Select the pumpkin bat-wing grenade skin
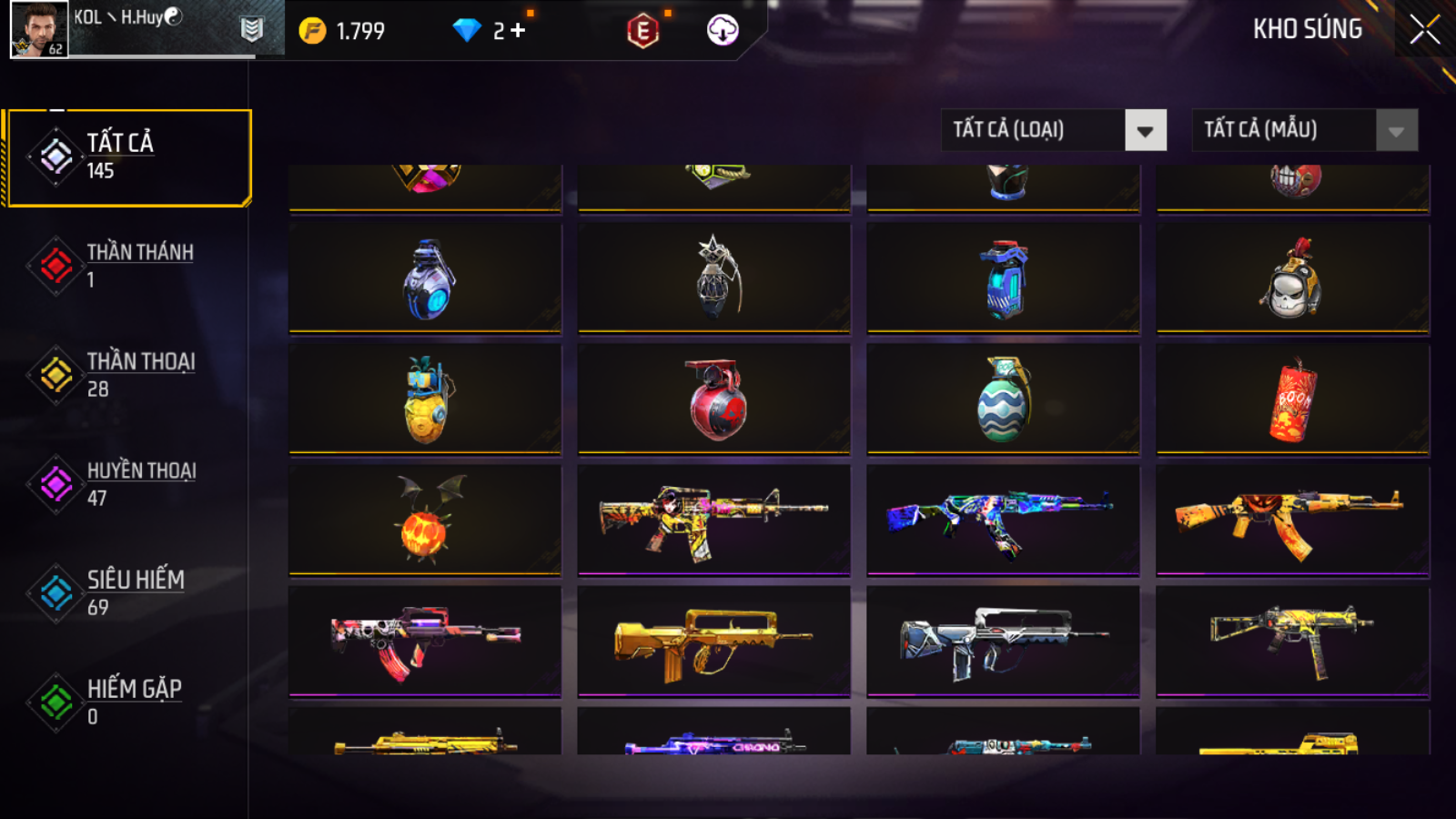Viewport: 1456px width, 819px height. [x=425, y=520]
